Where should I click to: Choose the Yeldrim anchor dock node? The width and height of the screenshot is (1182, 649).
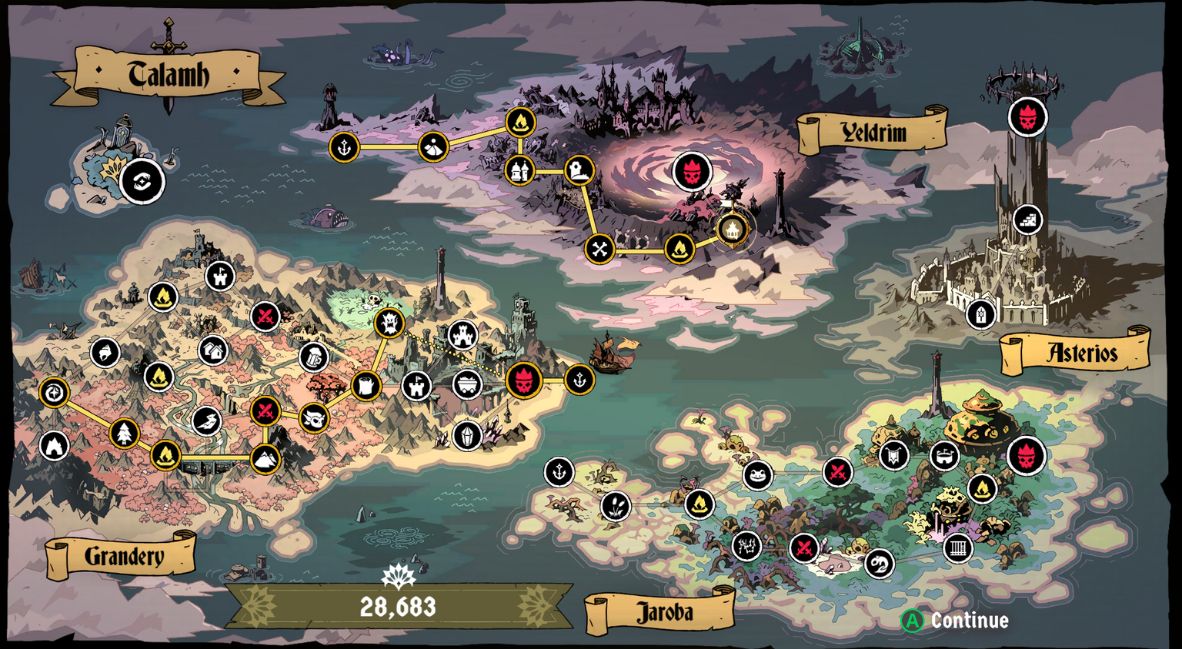[344, 146]
